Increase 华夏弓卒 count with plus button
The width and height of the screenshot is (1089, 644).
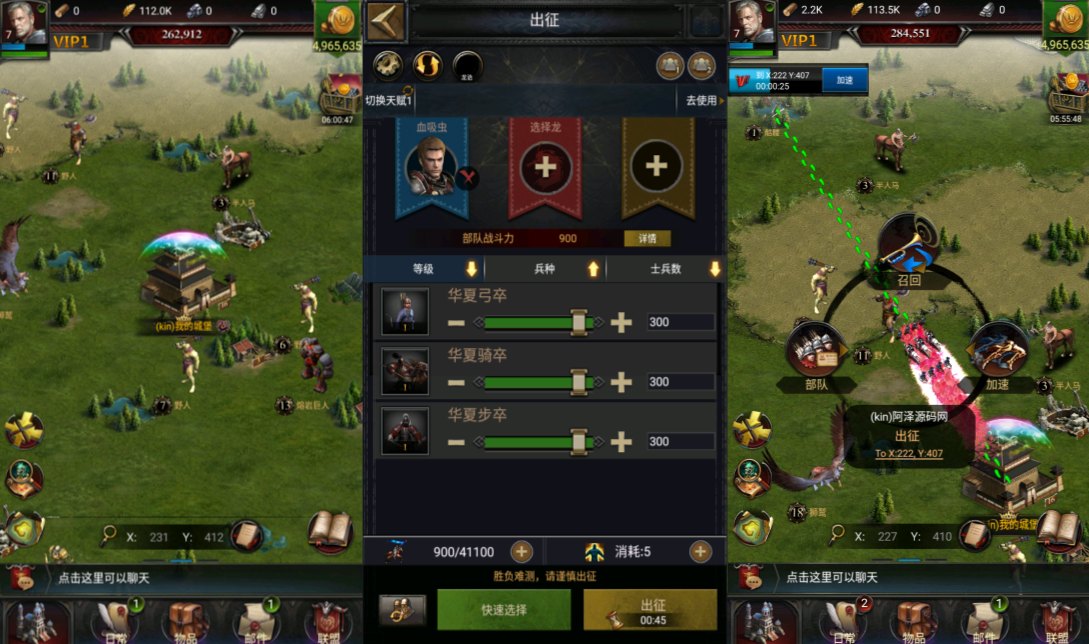pos(621,322)
